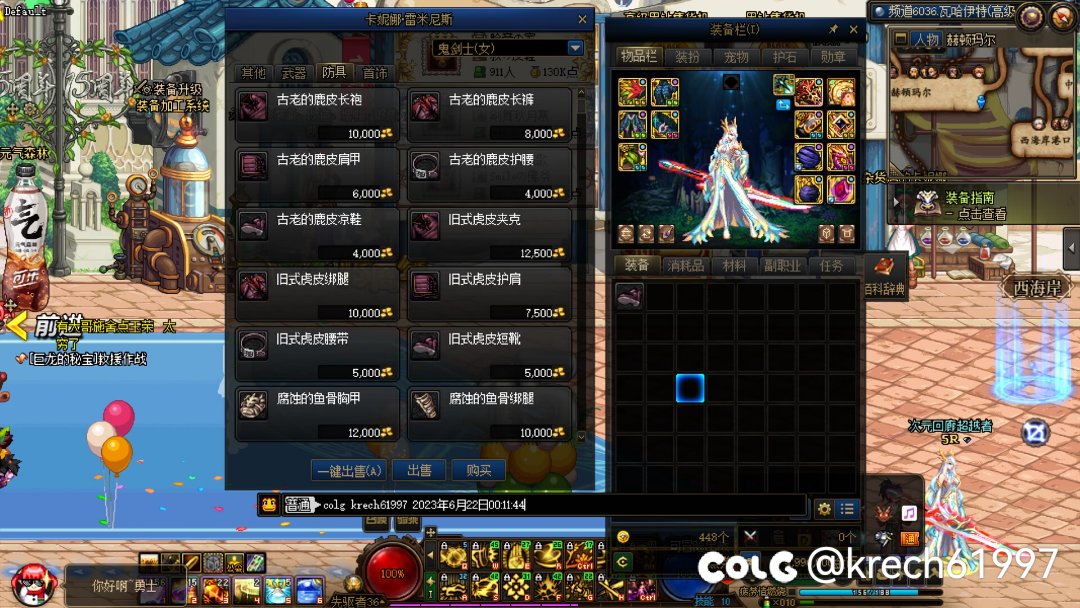Close the 卡妮娜·雷米尼斯 shop window

[583, 19]
